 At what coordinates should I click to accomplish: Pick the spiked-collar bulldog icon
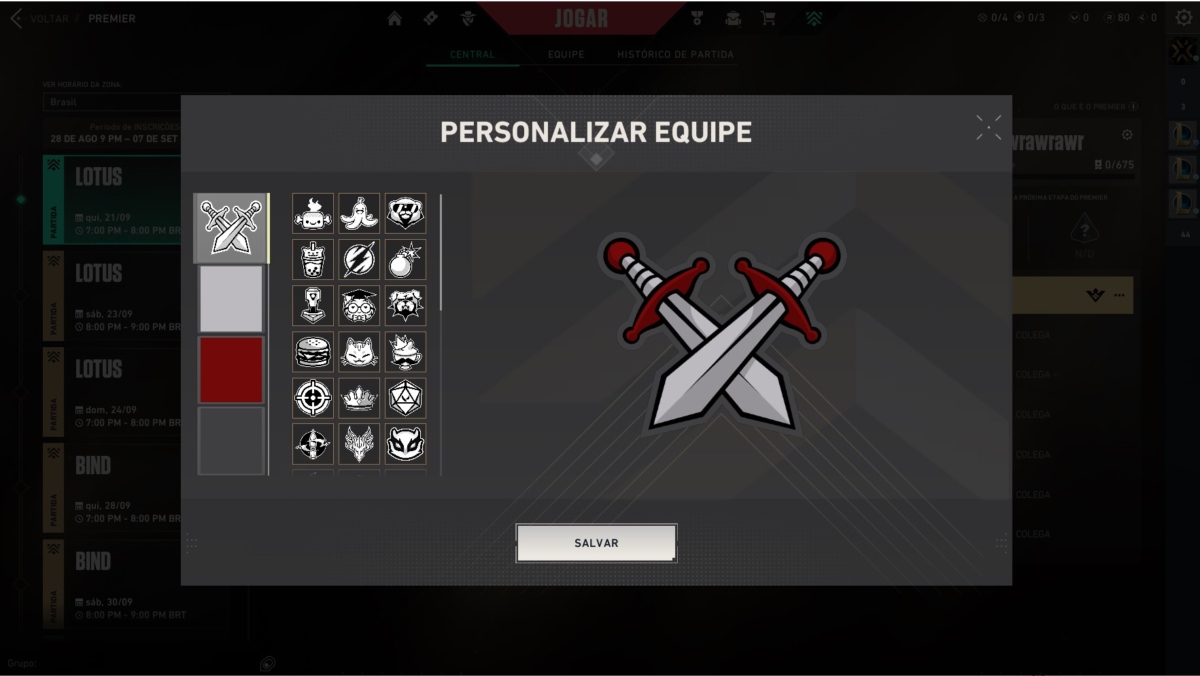(405, 306)
